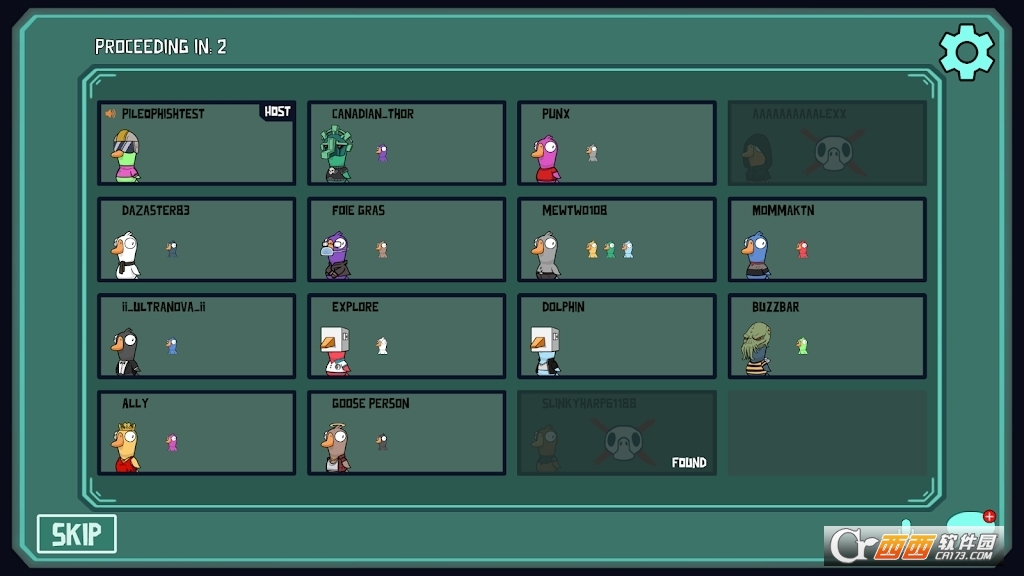Image resolution: width=1024 pixels, height=576 pixels.
Task: Select the DAZASTER83 player card
Action: [x=196, y=240]
